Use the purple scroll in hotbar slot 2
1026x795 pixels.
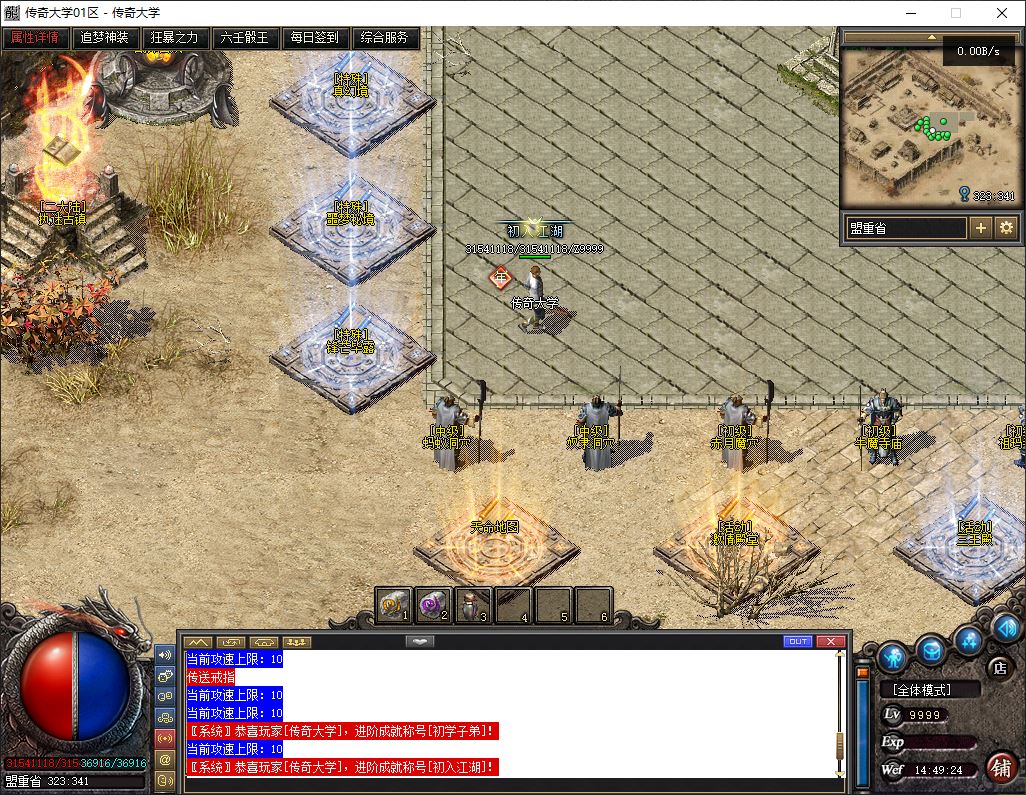pos(433,604)
